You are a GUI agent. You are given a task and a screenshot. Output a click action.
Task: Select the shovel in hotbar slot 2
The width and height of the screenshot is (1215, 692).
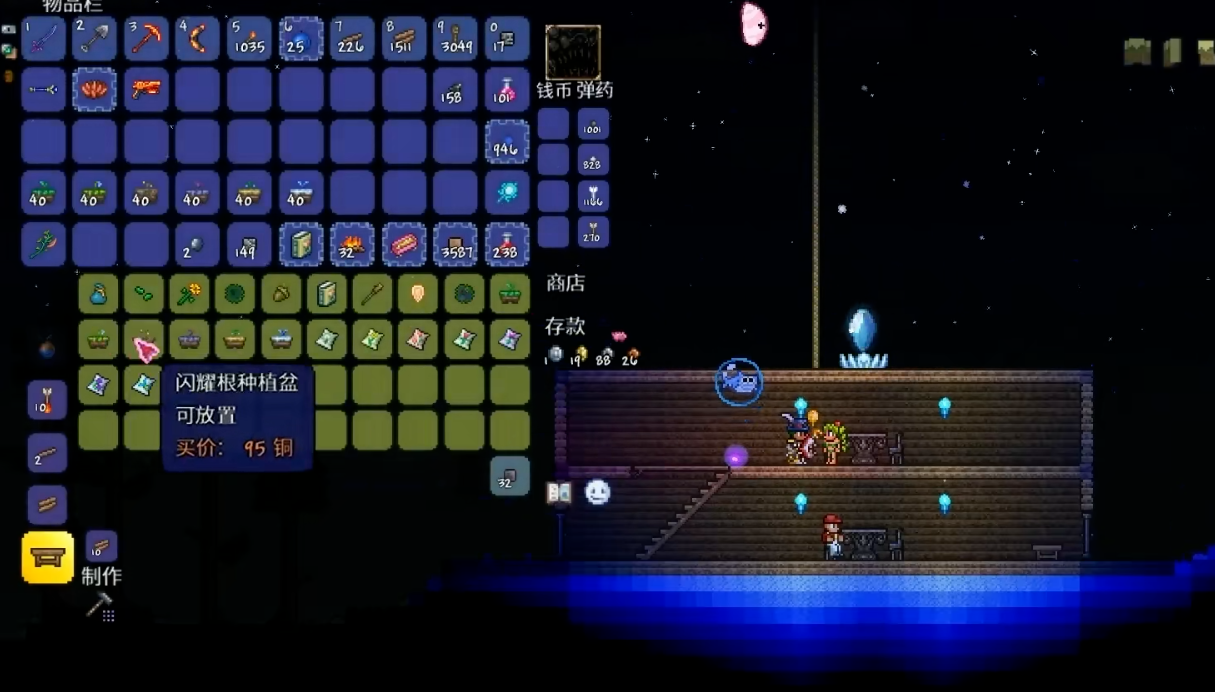[x=95, y=39]
